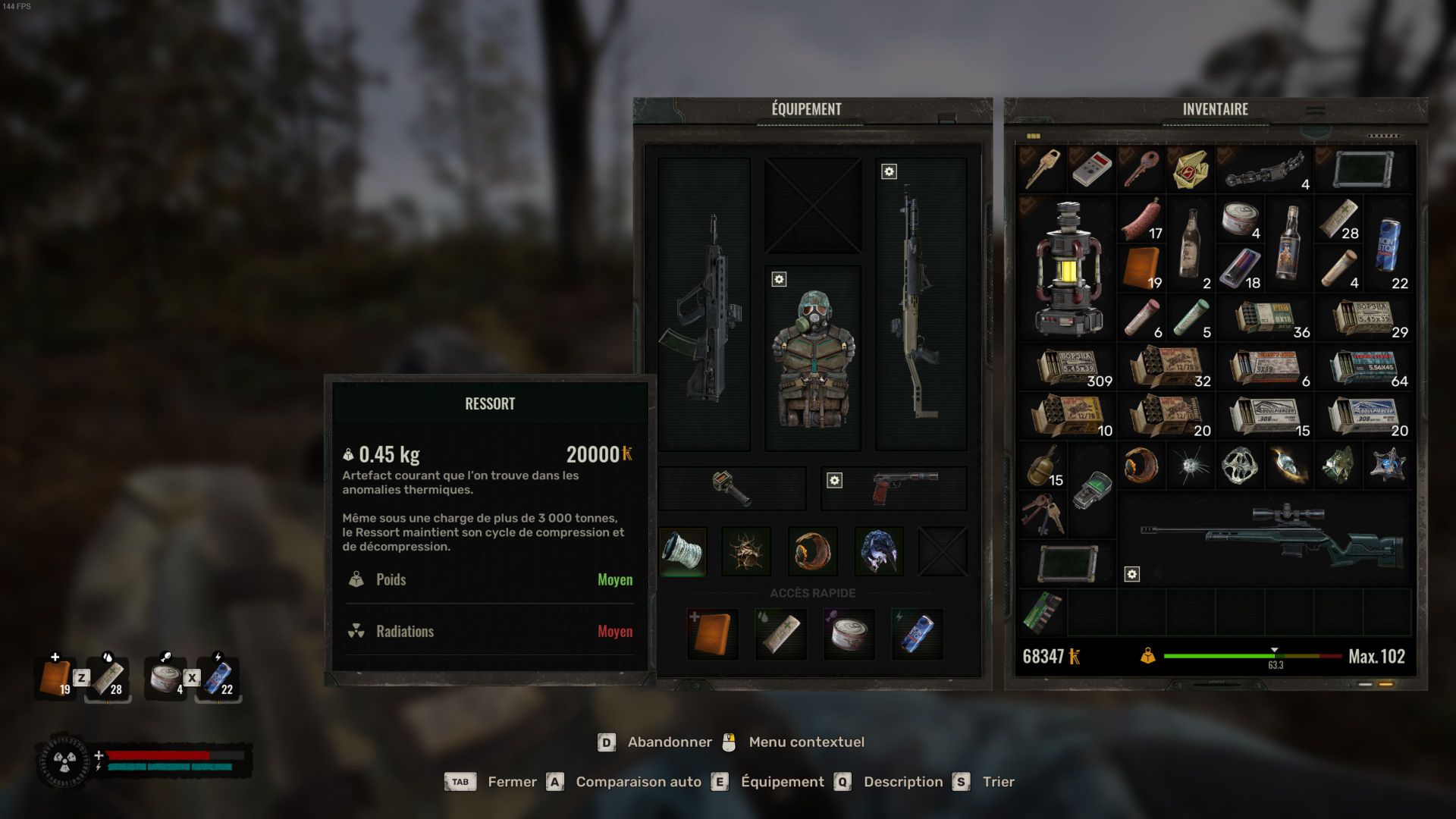Pick the crescent-shaped orange artifact in the belt
The height and width of the screenshot is (819, 1456).
[x=812, y=551]
